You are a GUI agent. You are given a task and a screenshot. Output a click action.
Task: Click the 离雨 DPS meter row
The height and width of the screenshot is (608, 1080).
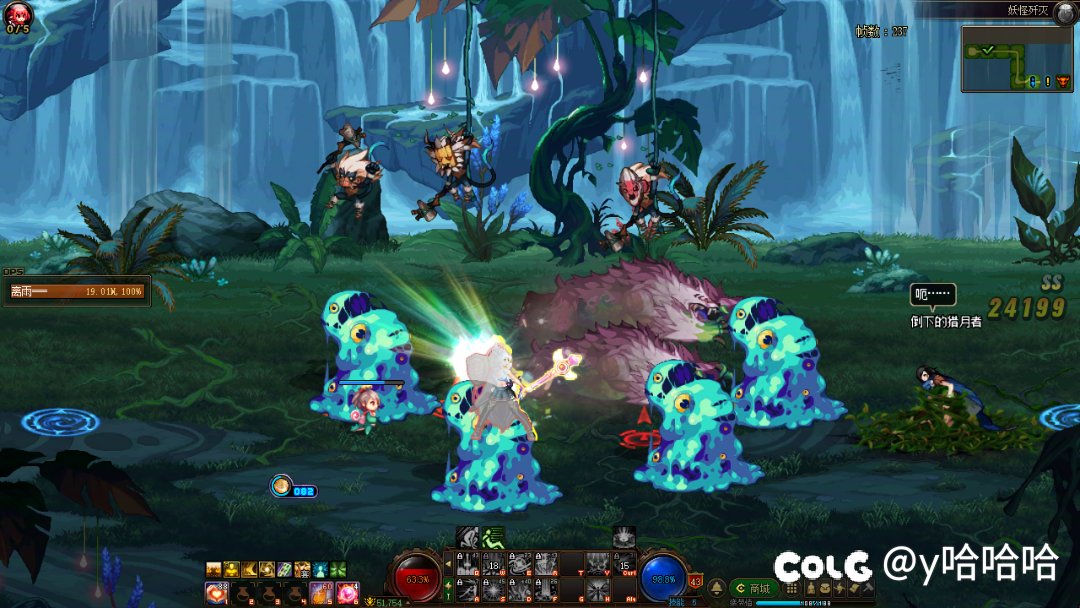point(76,291)
